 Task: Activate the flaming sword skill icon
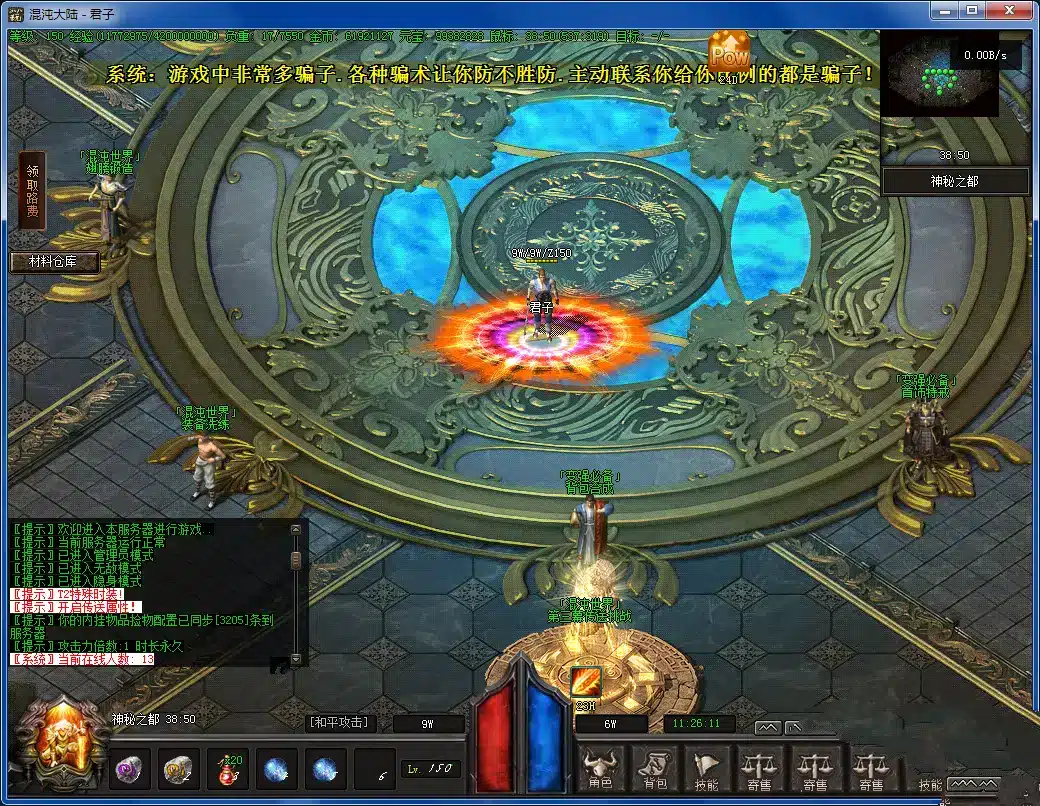[586, 682]
